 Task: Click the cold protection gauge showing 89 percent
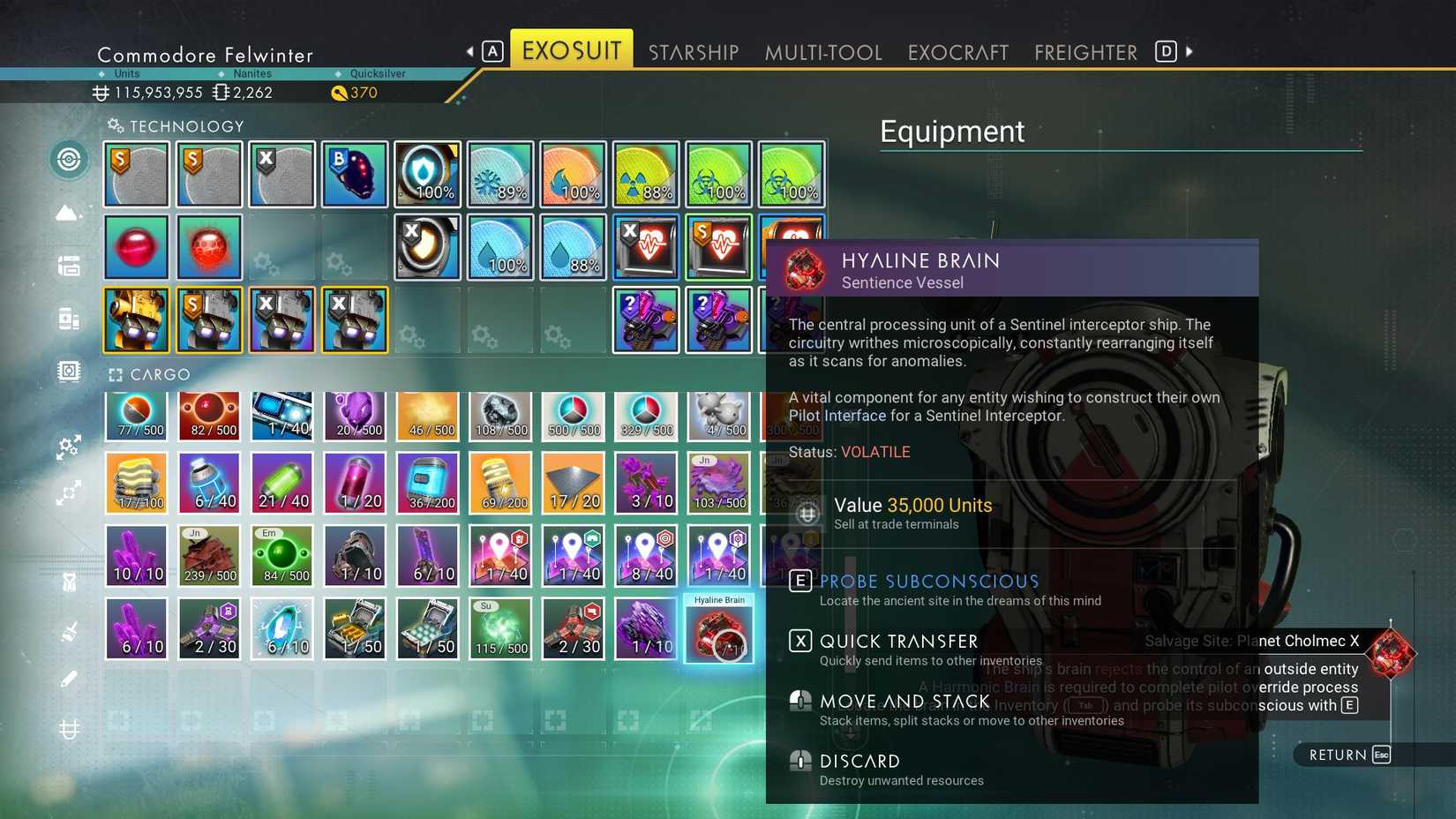point(499,173)
